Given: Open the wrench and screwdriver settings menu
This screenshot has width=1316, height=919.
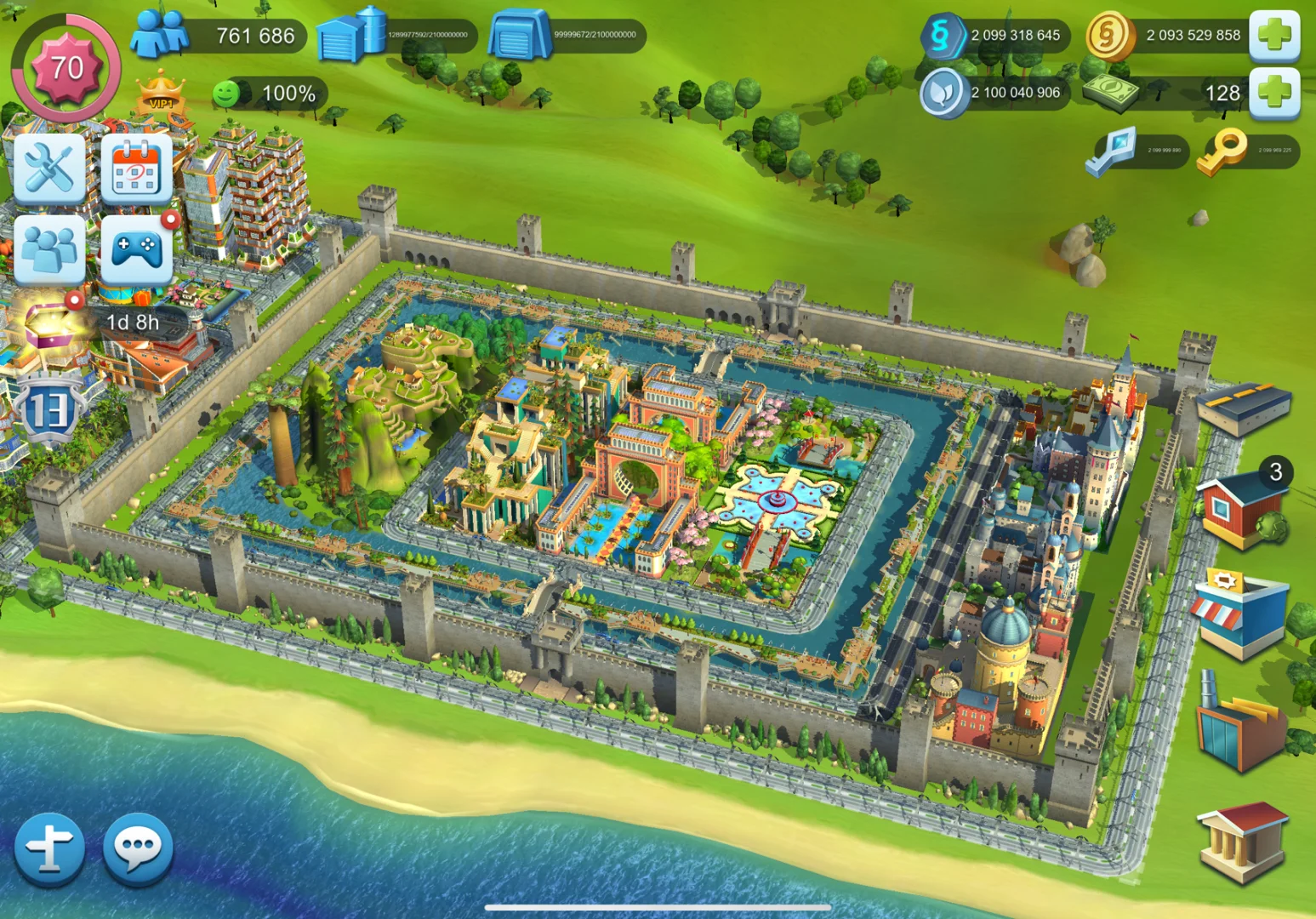Looking at the screenshot, I should 49,168.
